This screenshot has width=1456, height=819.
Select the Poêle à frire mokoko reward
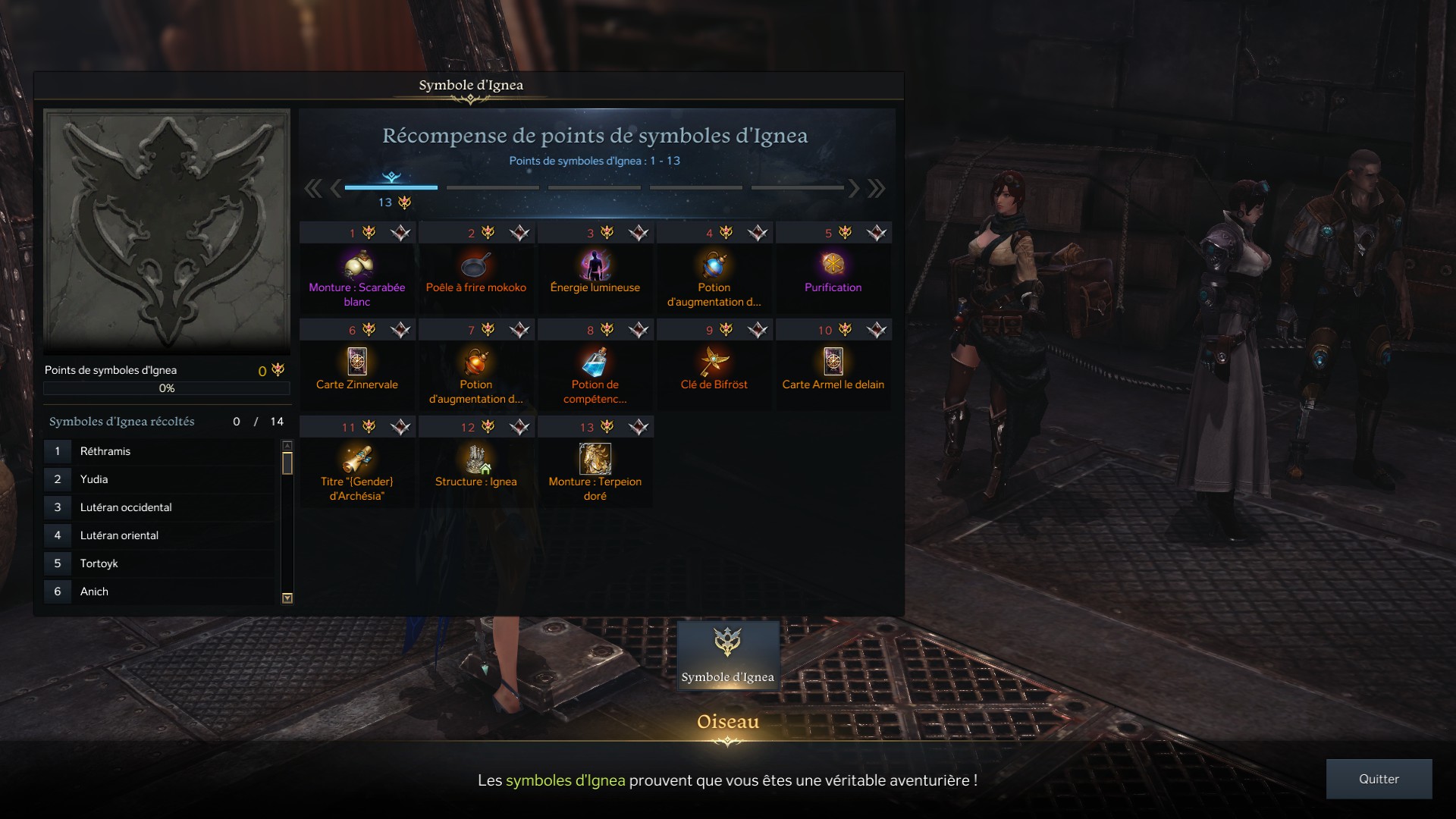[475, 265]
